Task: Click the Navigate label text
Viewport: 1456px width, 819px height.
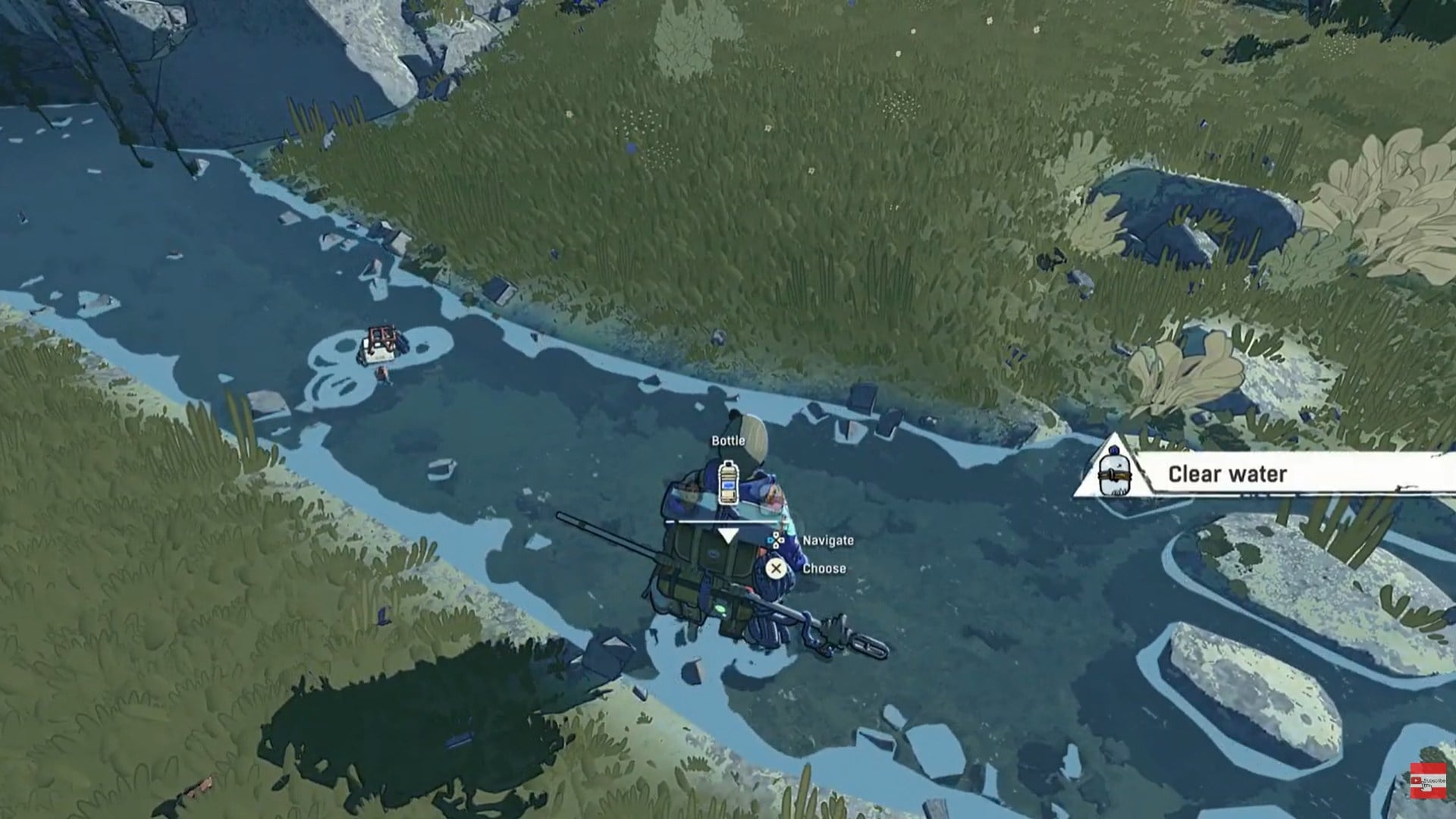Action: tap(828, 540)
